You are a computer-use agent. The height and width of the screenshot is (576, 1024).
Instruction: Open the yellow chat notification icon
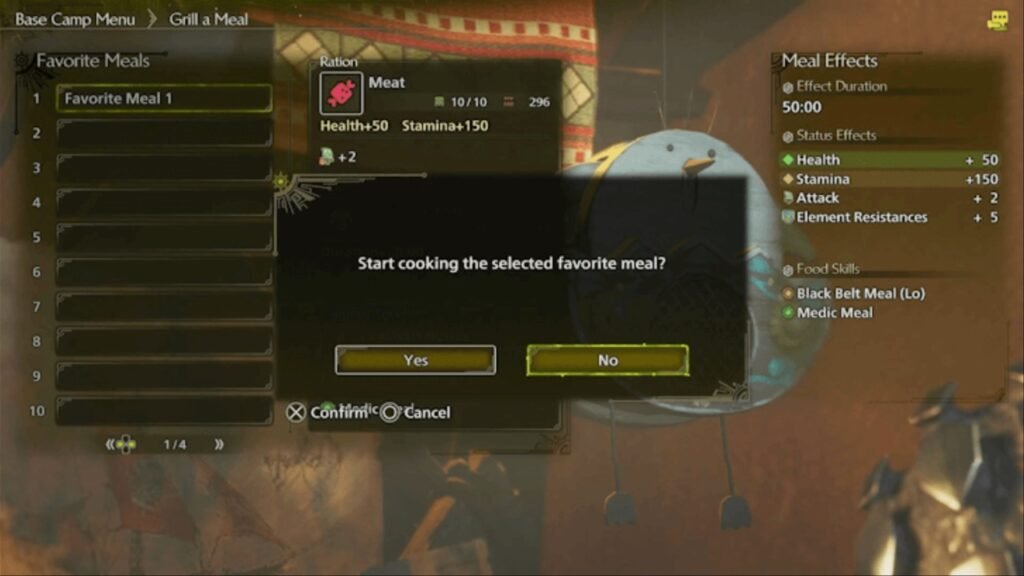997,20
